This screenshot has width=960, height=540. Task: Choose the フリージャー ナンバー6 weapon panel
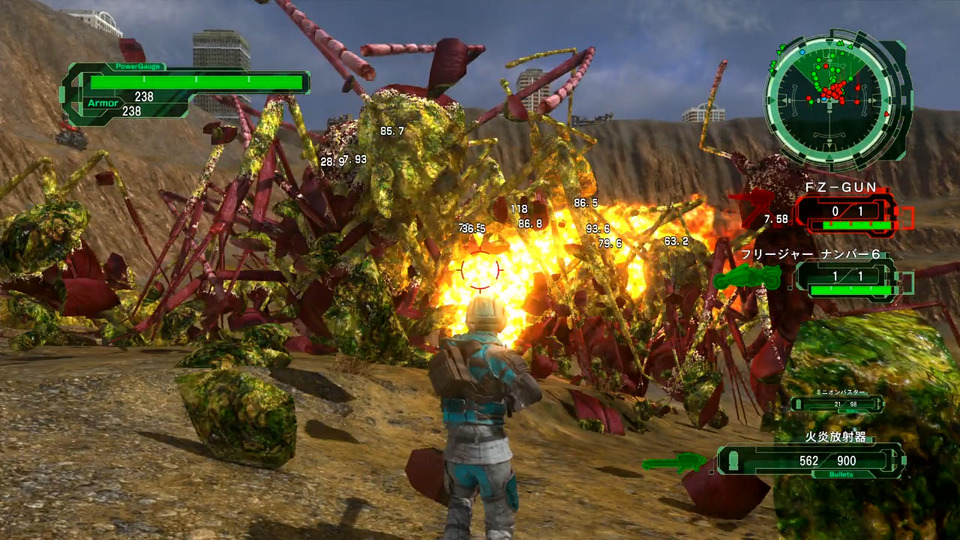[x=851, y=278]
